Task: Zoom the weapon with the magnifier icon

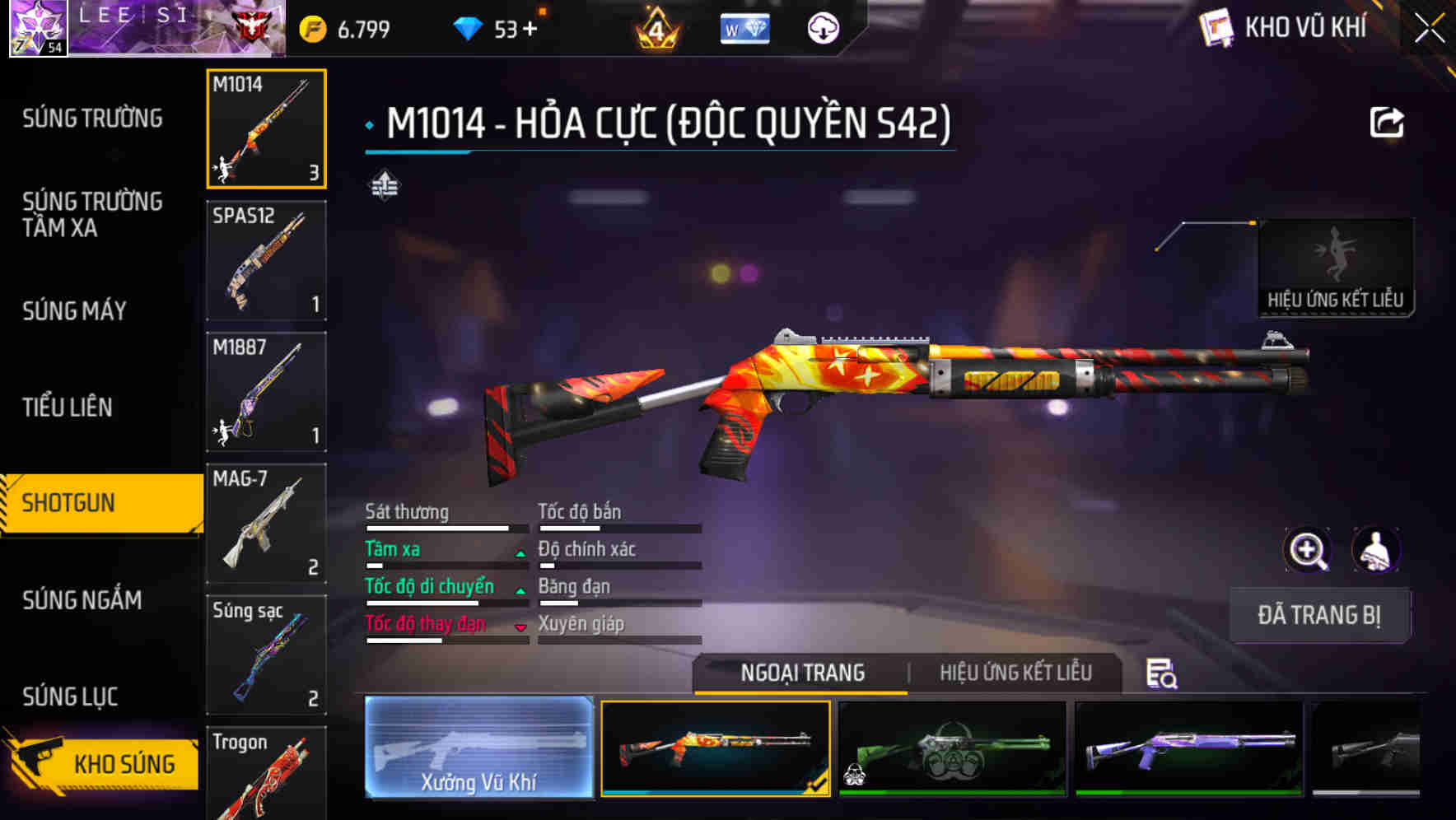Action: pyautogui.click(x=1308, y=550)
